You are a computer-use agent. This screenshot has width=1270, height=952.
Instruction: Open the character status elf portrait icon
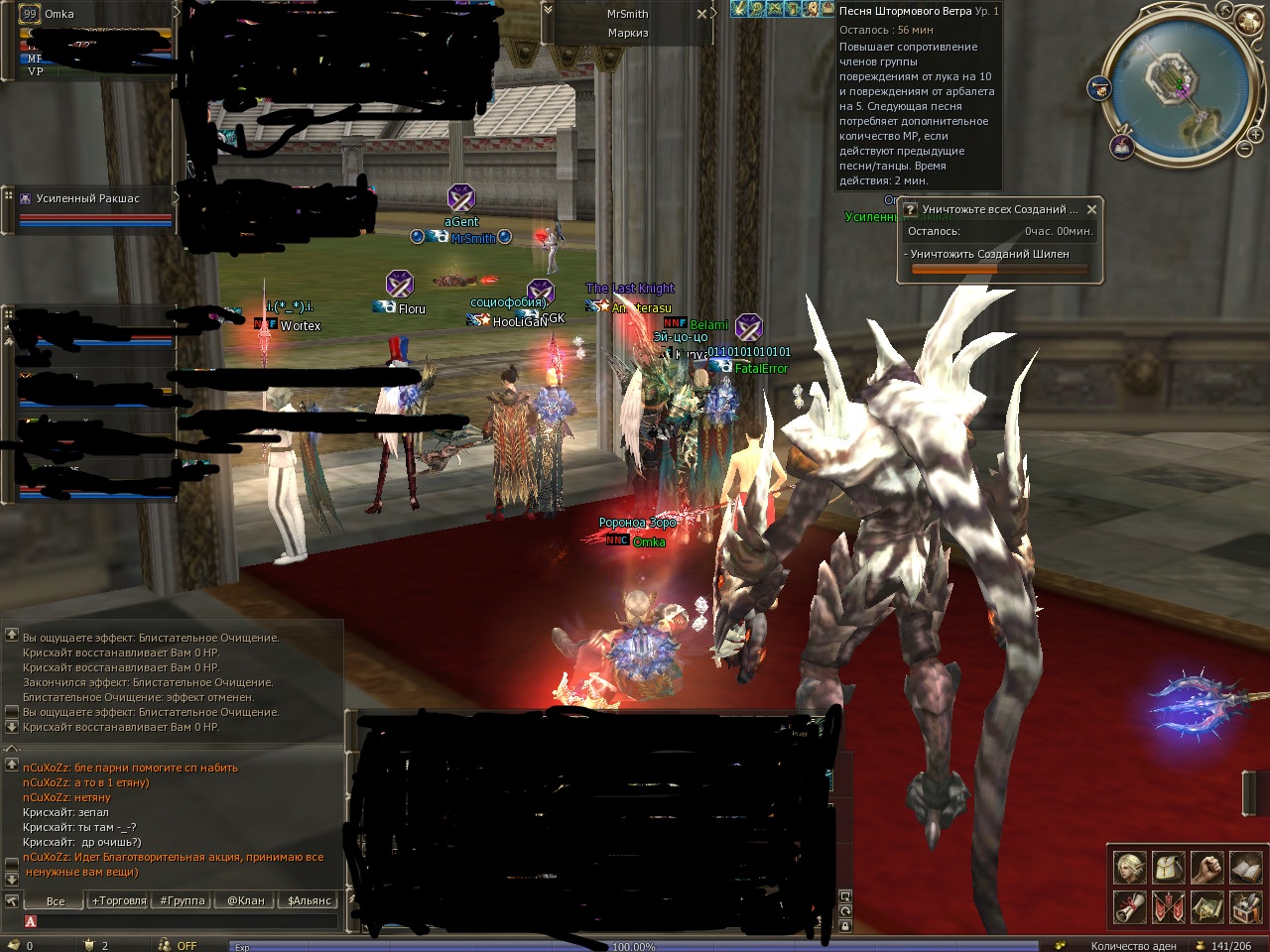click(1129, 867)
